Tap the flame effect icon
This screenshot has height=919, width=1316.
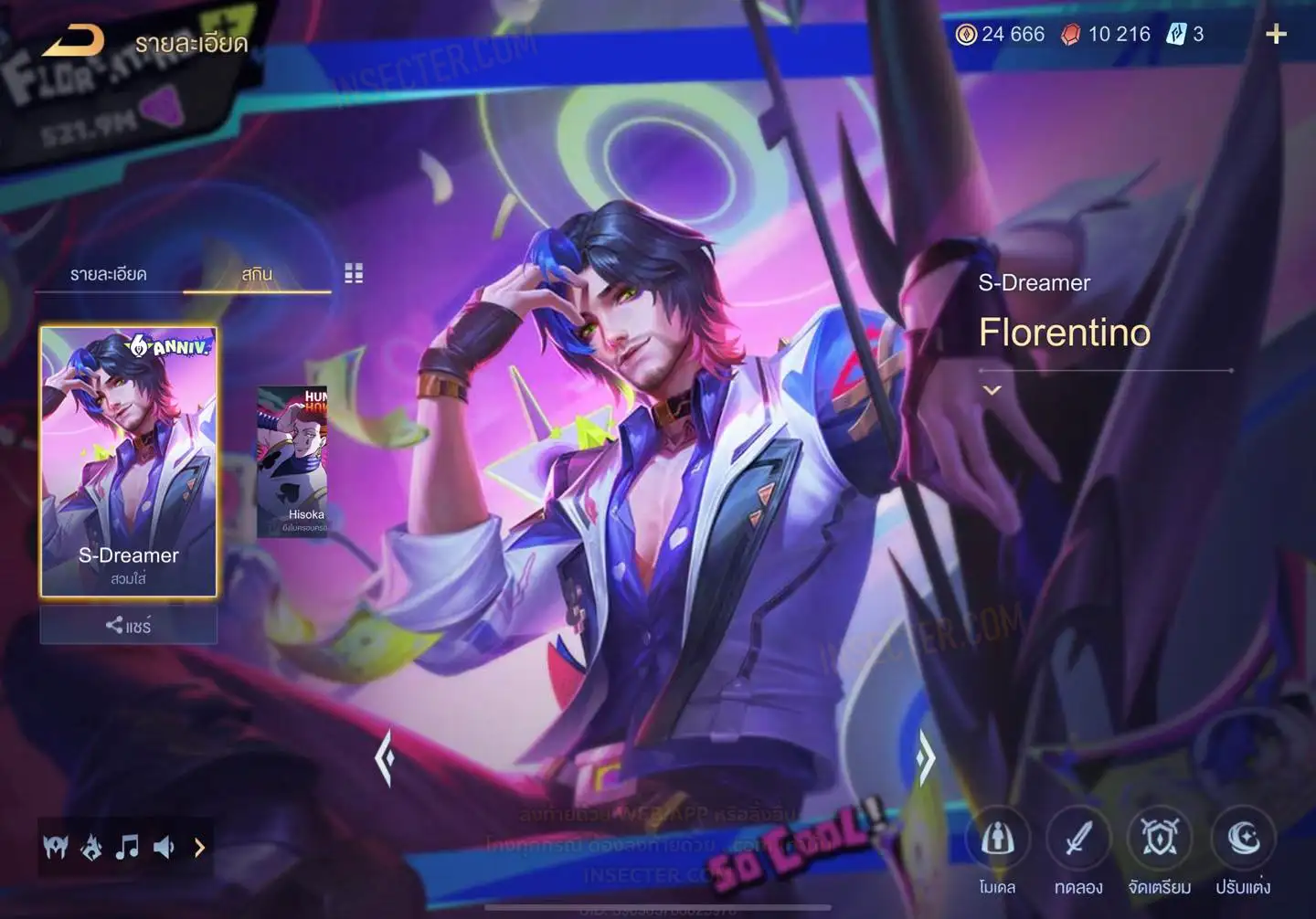91,848
